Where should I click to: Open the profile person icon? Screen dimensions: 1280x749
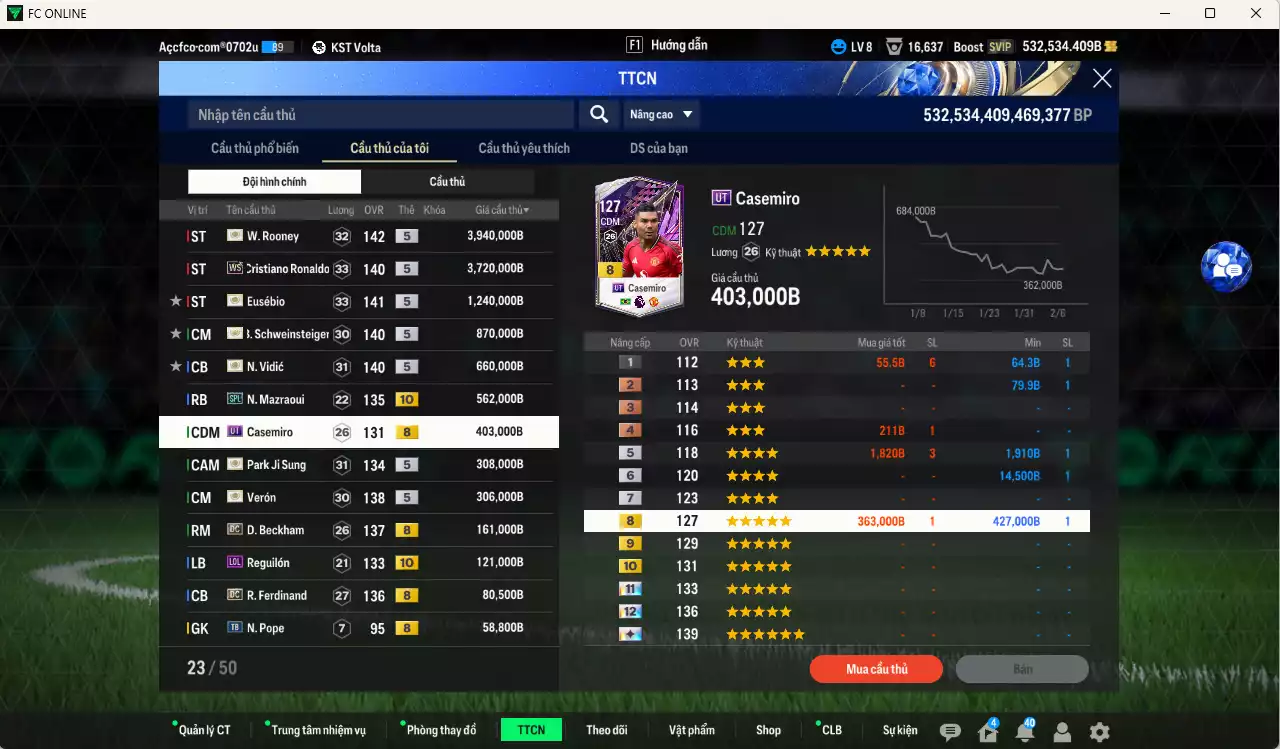(x=1061, y=733)
